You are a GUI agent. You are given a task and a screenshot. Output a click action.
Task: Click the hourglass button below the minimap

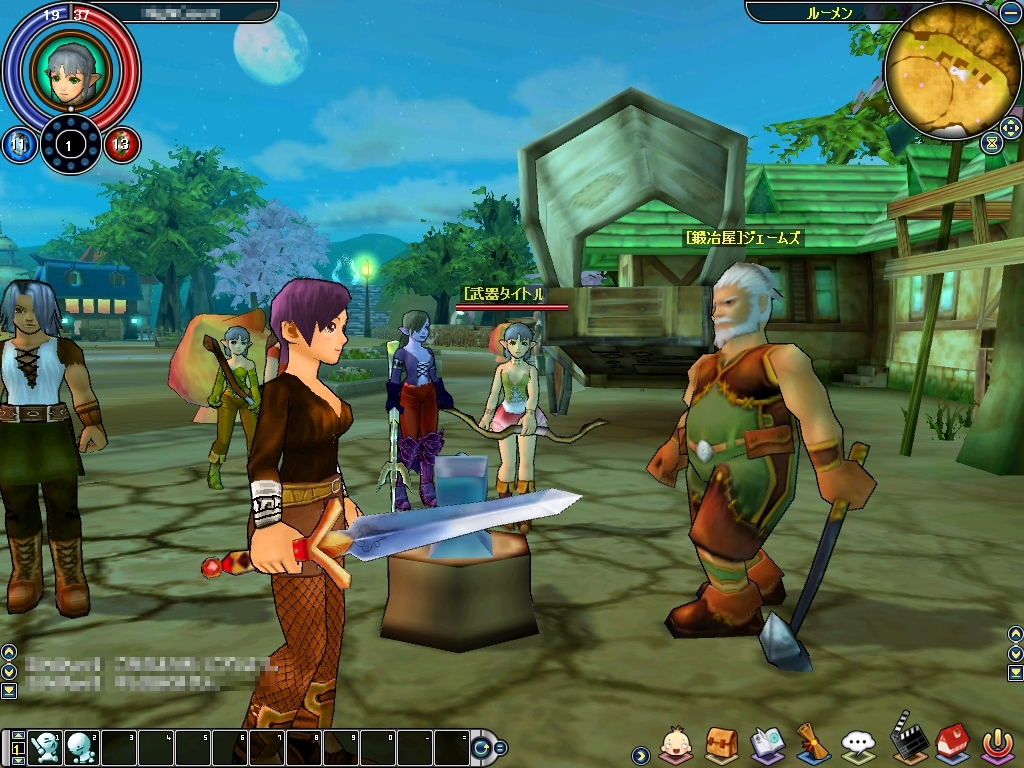pyautogui.click(x=991, y=143)
